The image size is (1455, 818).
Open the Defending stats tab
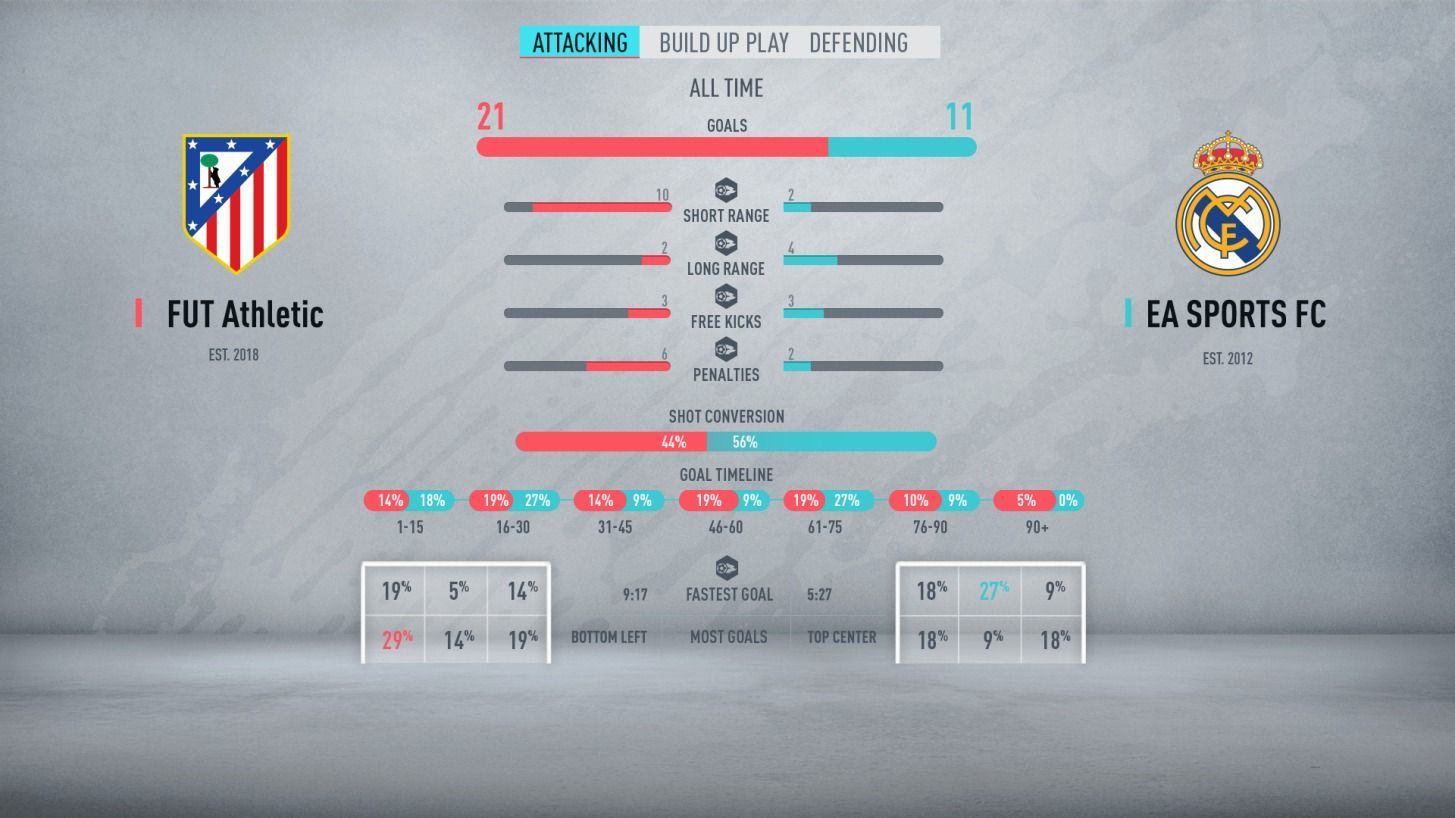click(x=858, y=42)
